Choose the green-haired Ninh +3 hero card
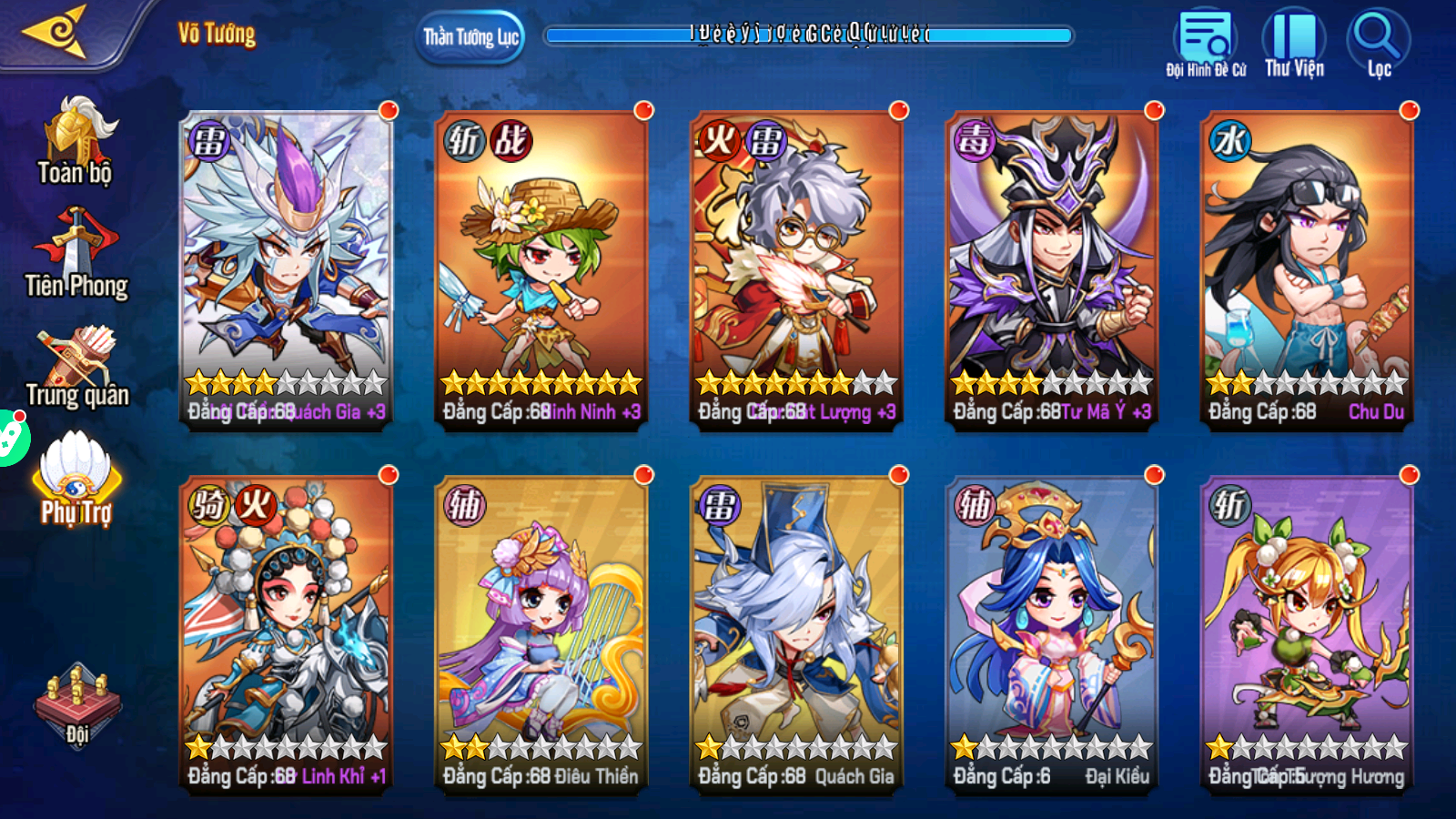Screen dimensions: 1456x819 [x=541, y=269]
